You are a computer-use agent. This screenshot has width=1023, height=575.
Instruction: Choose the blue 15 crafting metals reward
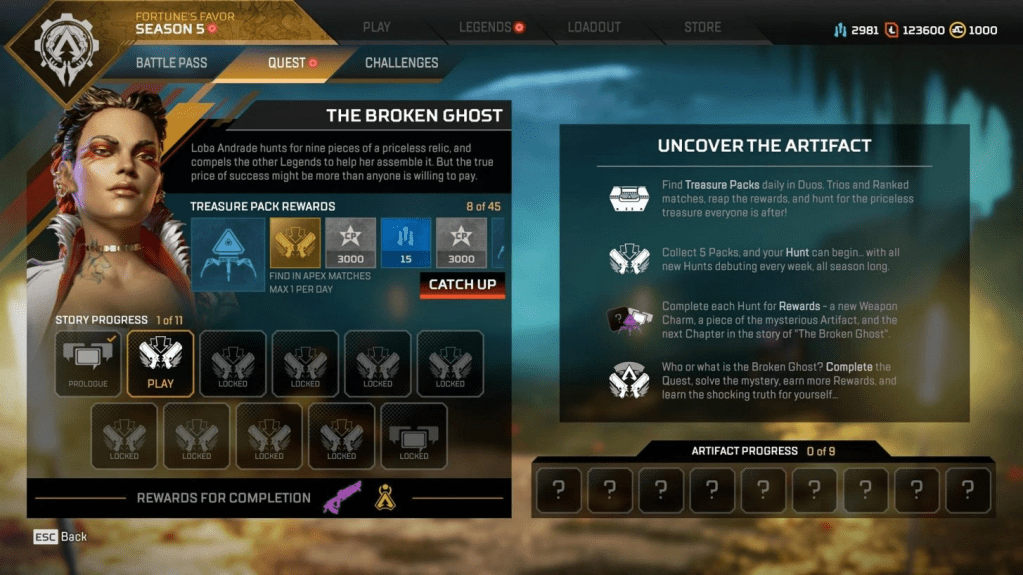406,243
